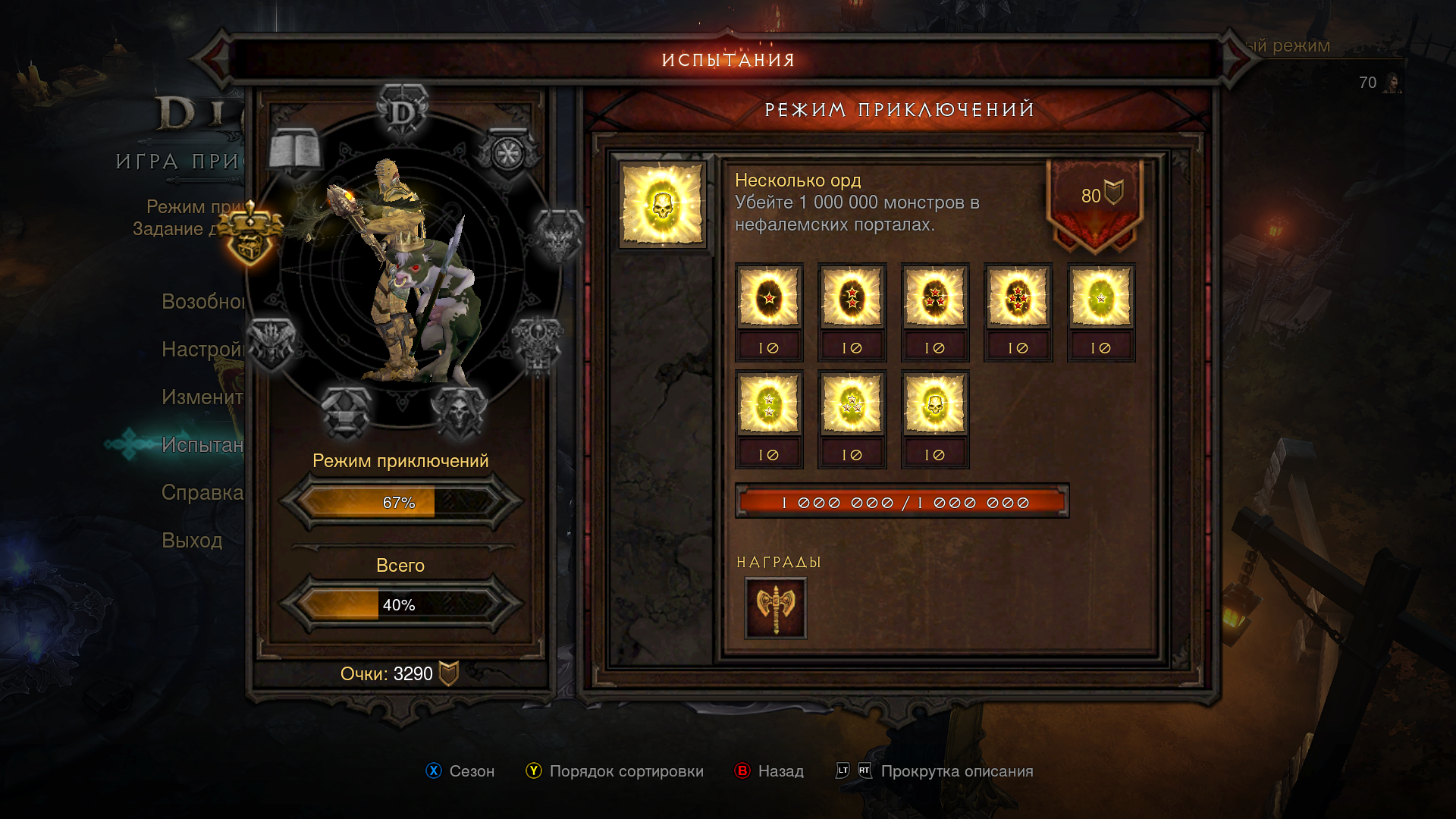Select the golden treasure chest category

250,234
